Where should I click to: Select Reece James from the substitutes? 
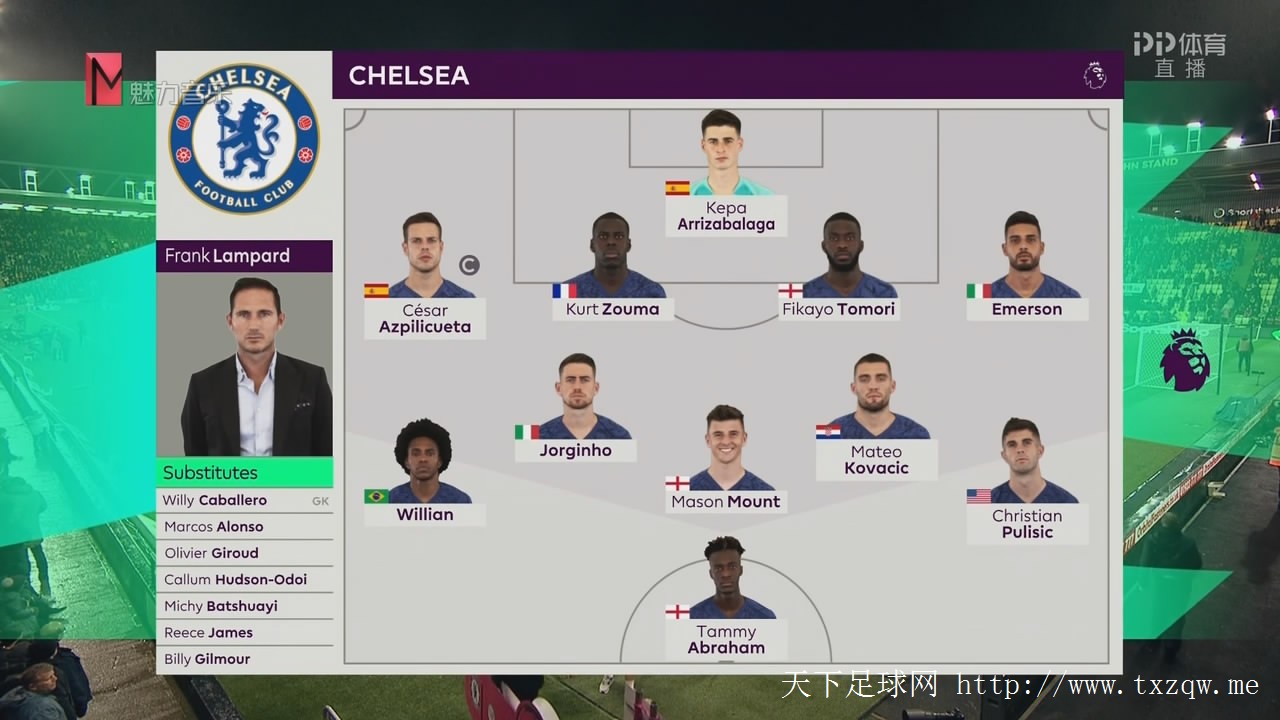pos(244,633)
